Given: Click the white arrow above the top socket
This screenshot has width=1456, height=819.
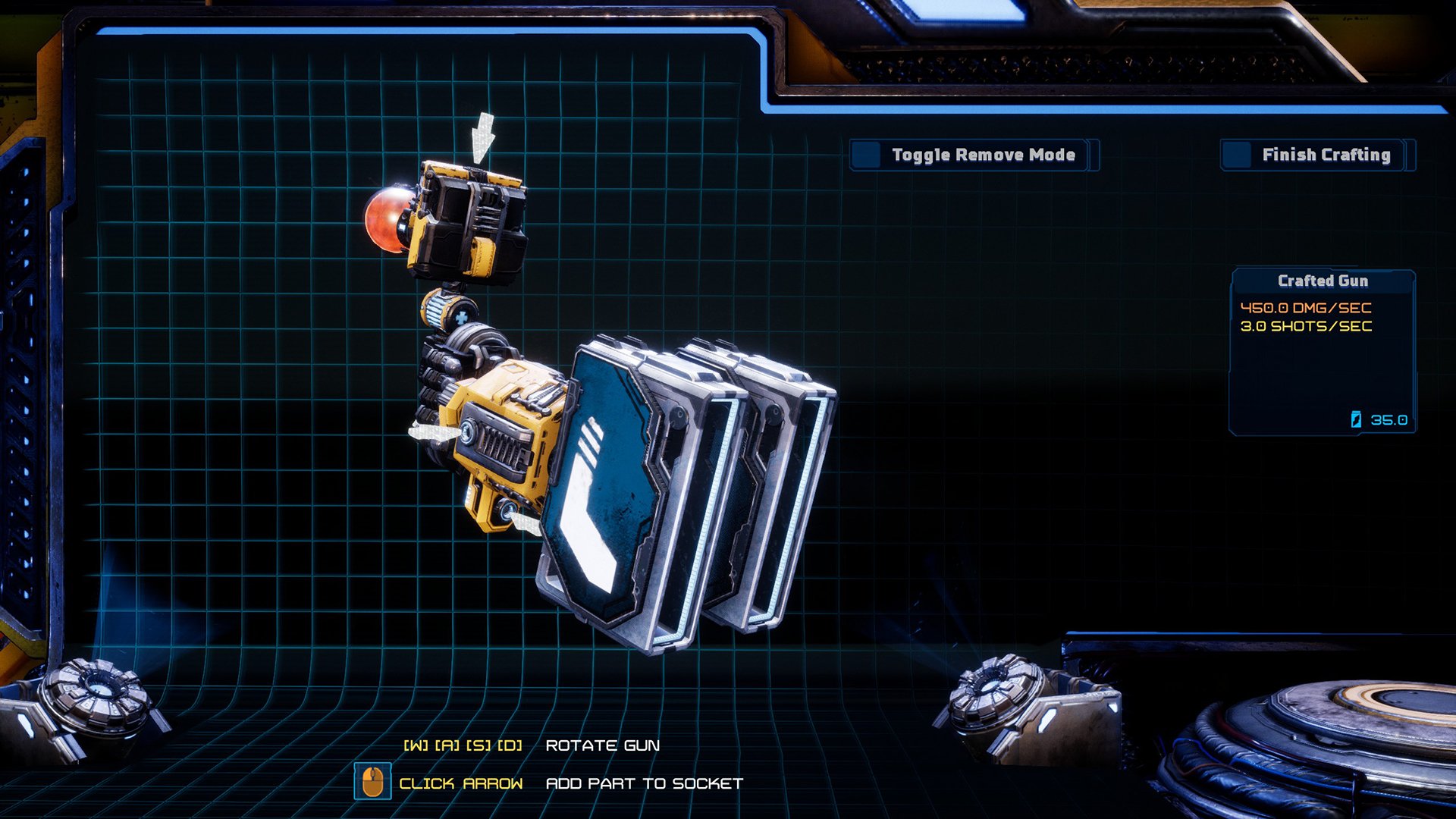Looking at the screenshot, I should pyautogui.click(x=482, y=136).
